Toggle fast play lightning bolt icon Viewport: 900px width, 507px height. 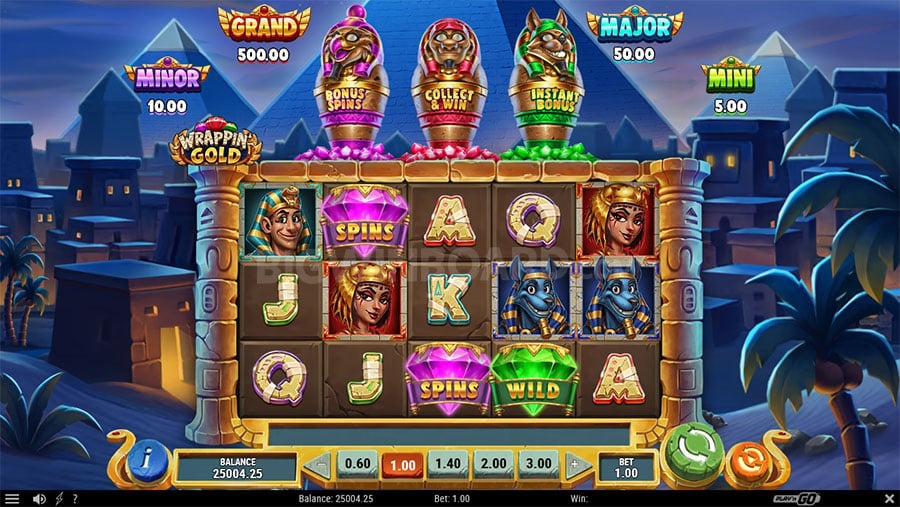[59, 498]
